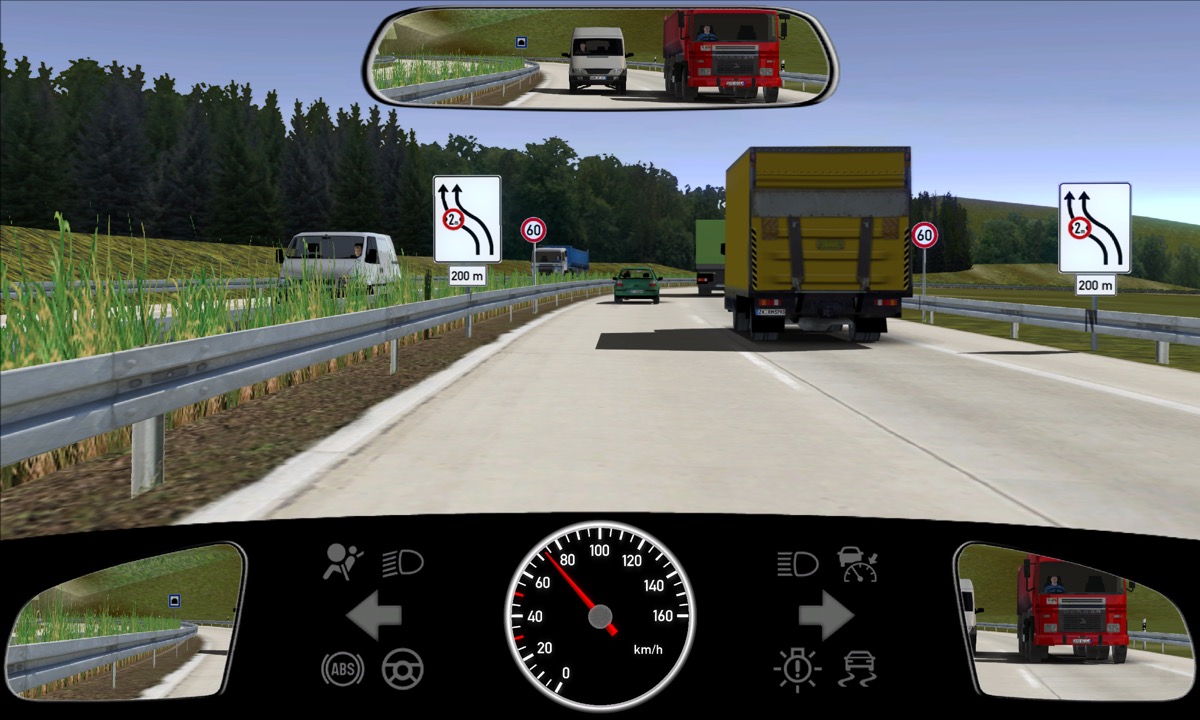The image size is (1200, 720).
Task: Click the right turn signal arrow
Action: click(x=826, y=616)
